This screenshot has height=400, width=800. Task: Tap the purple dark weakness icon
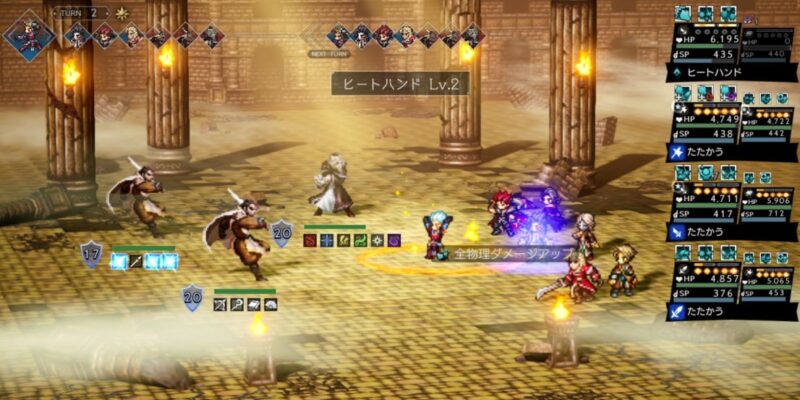393,240
